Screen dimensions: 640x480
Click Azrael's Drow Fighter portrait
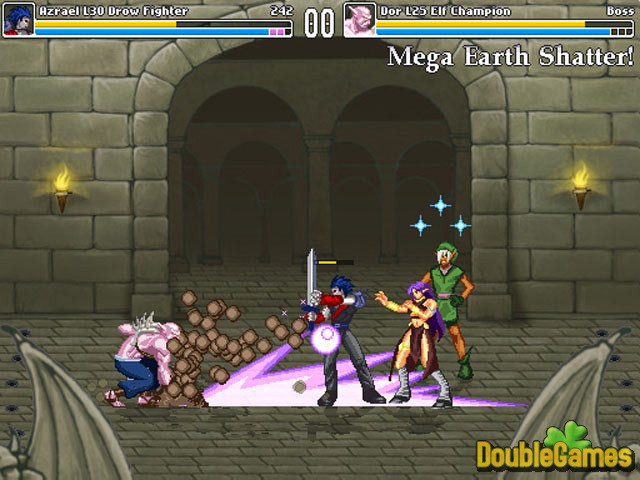17,20
